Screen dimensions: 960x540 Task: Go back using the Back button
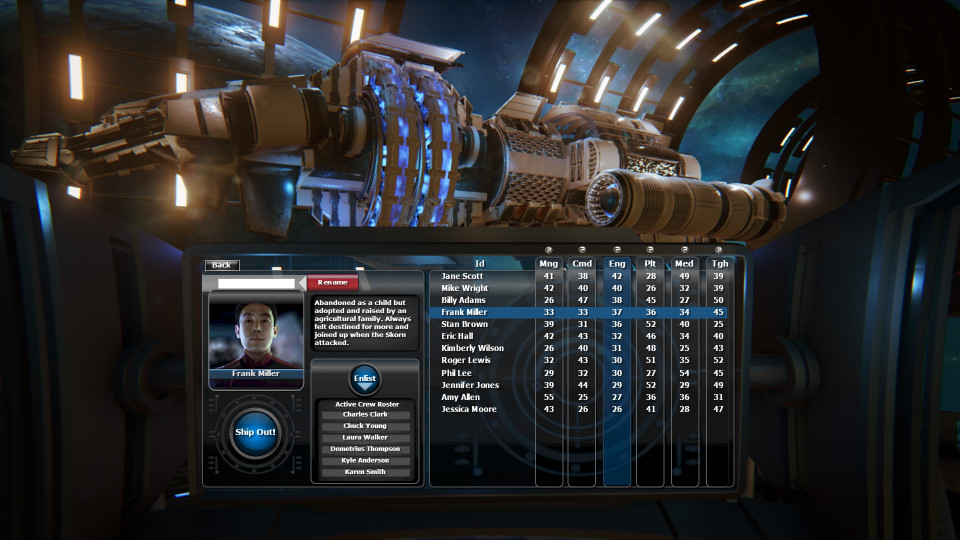click(x=221, y=265)
